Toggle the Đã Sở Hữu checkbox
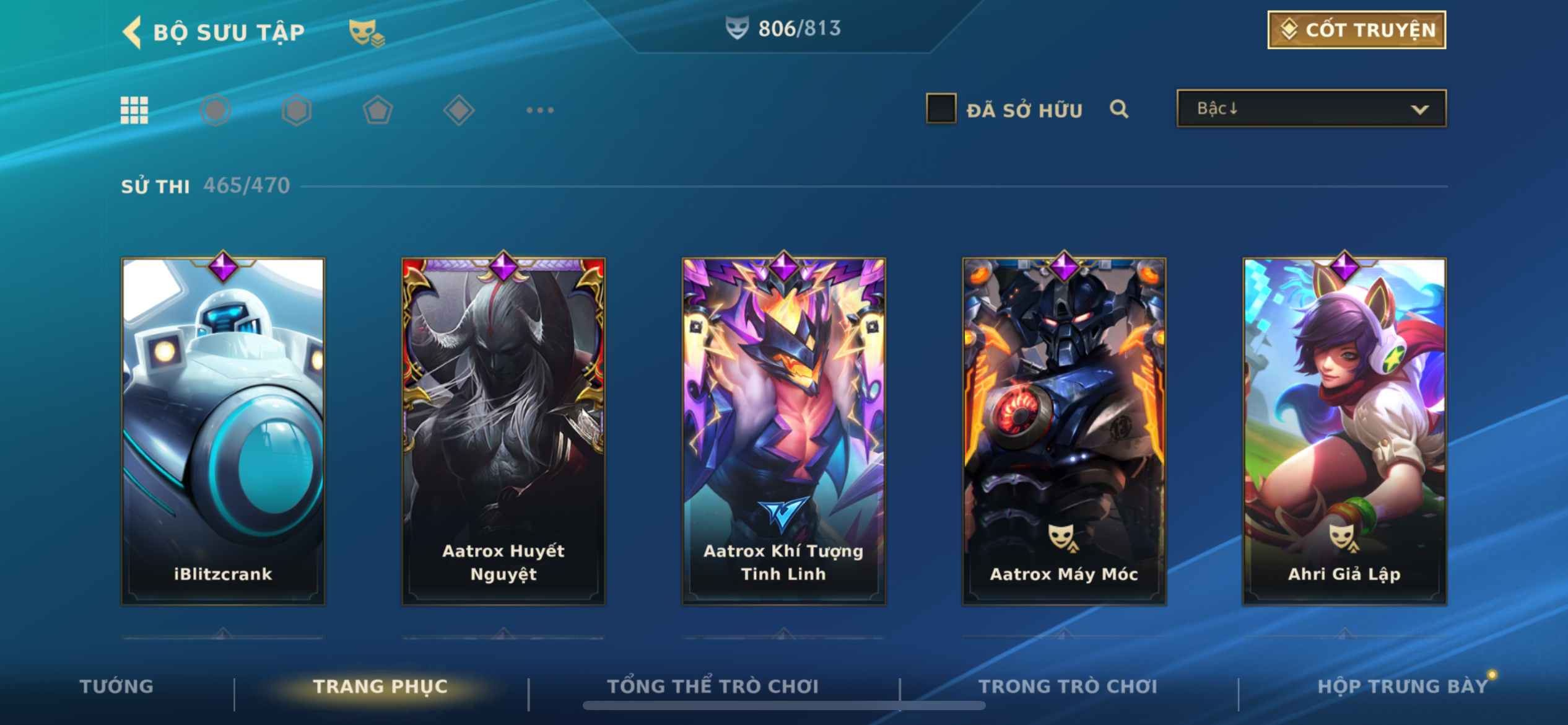 (941, 109)
